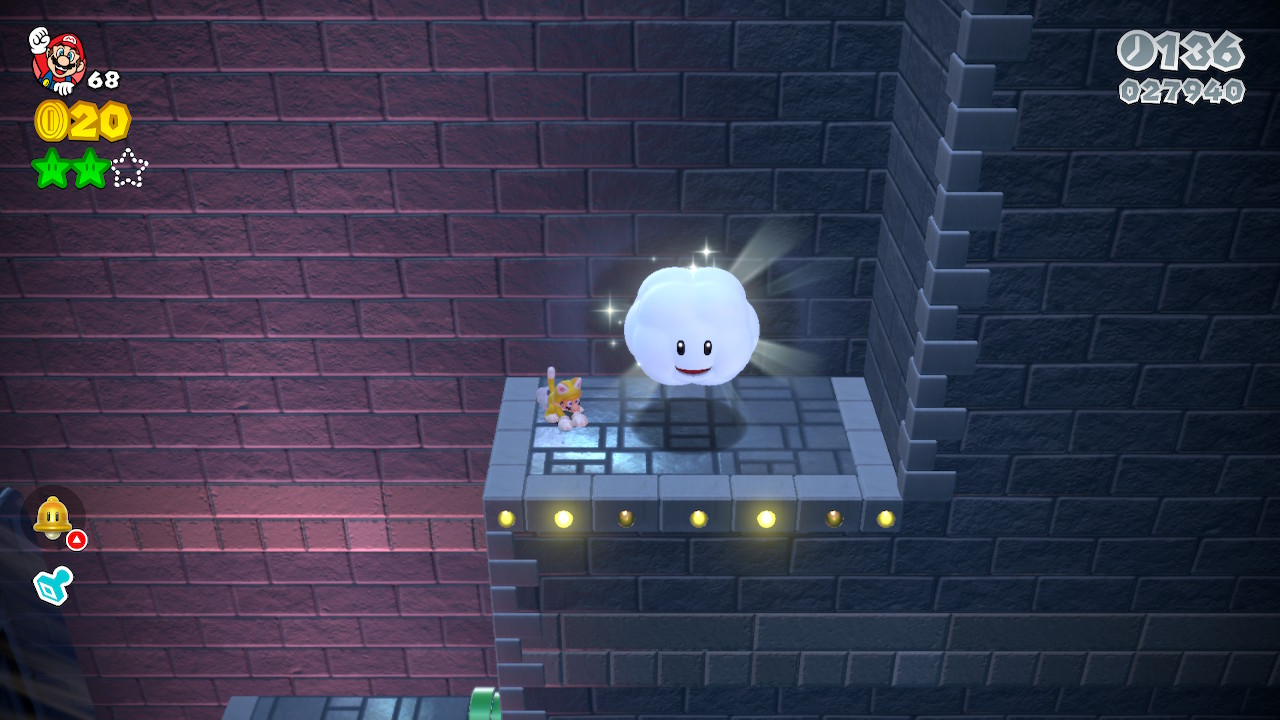Select the Mario lives portrait
This screenshot has height=720, width=1280.
pos(58,59)
